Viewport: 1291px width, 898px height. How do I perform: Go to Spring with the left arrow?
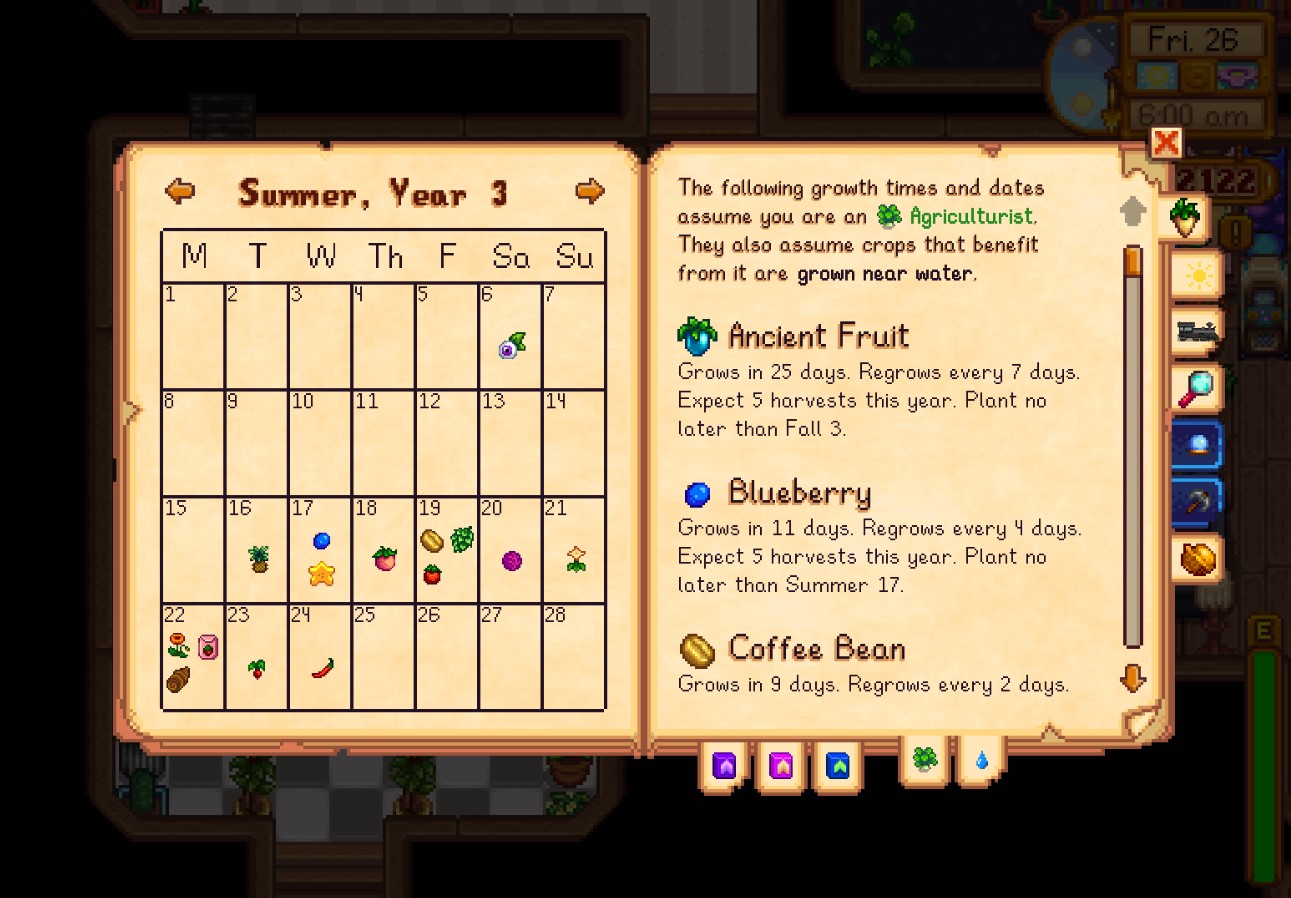click(x=179, y=192)
